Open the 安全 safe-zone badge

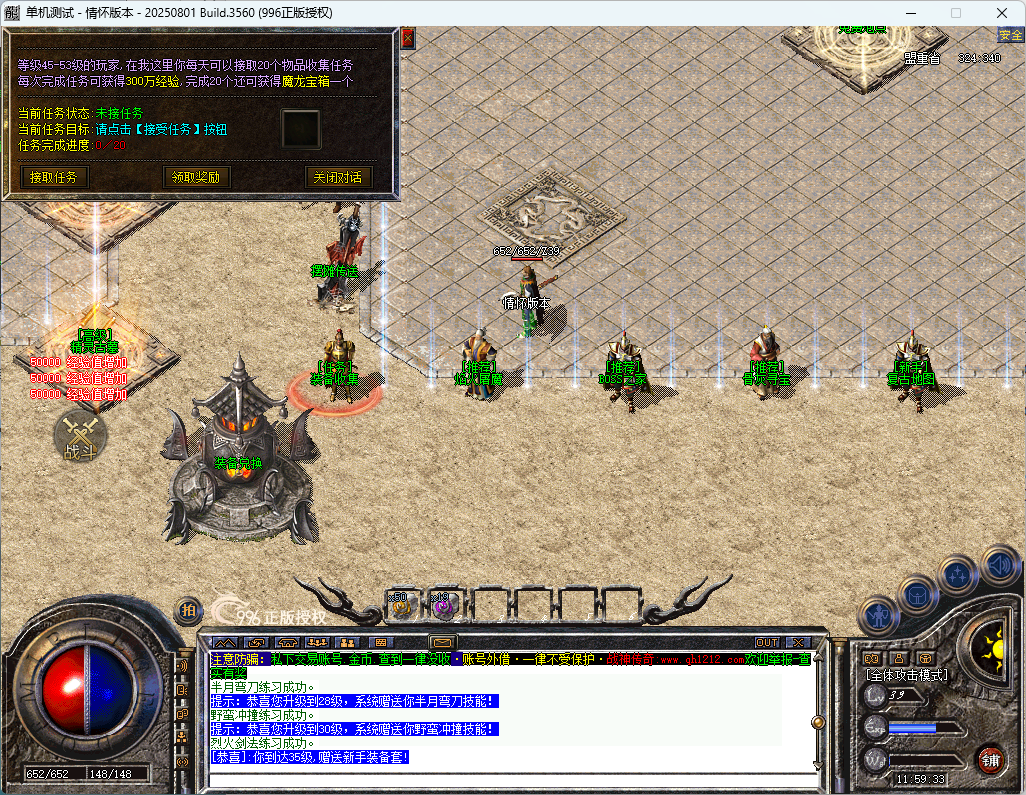(1010, 35)
